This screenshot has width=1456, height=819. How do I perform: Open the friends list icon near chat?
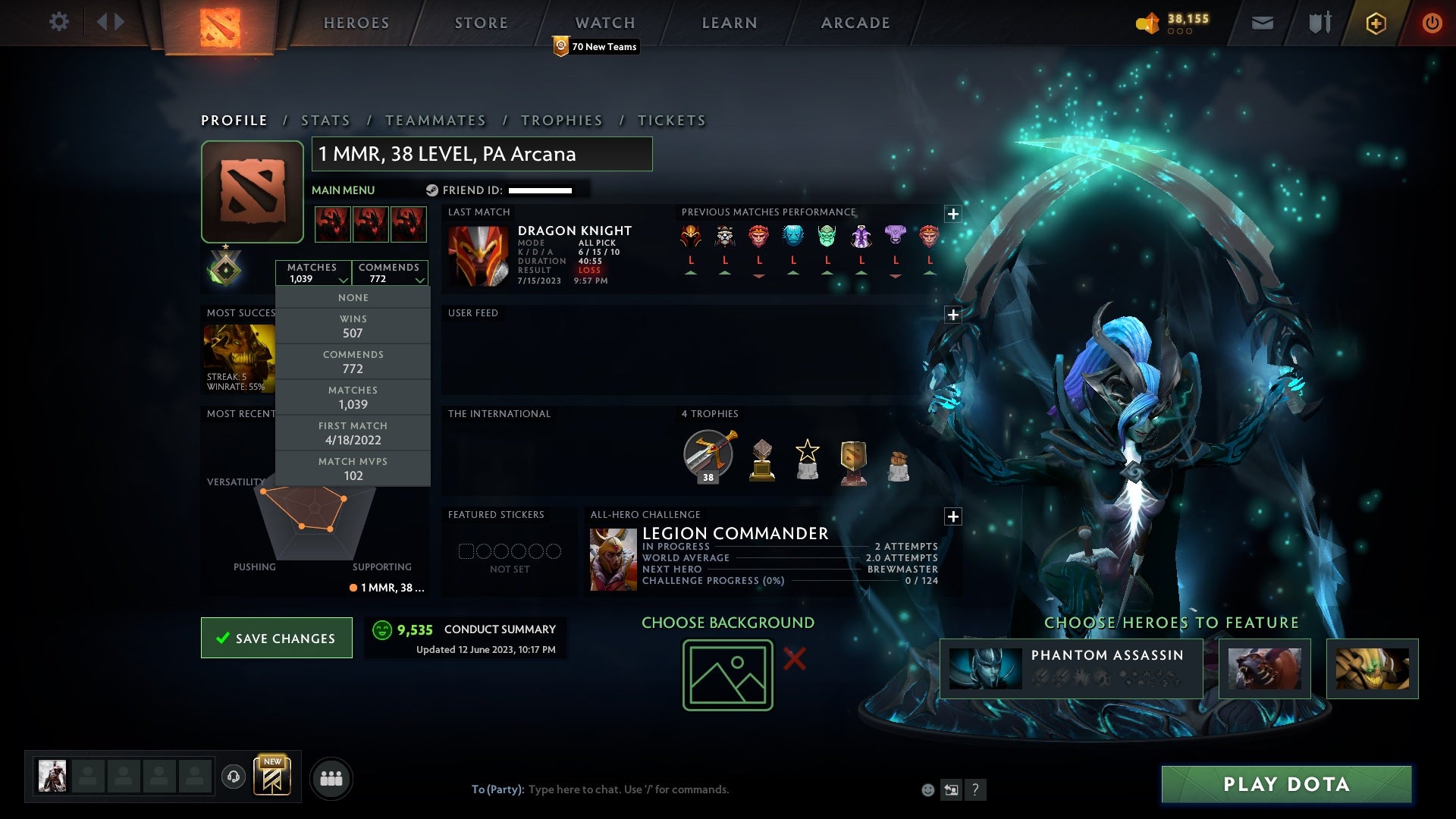point(331,777)
